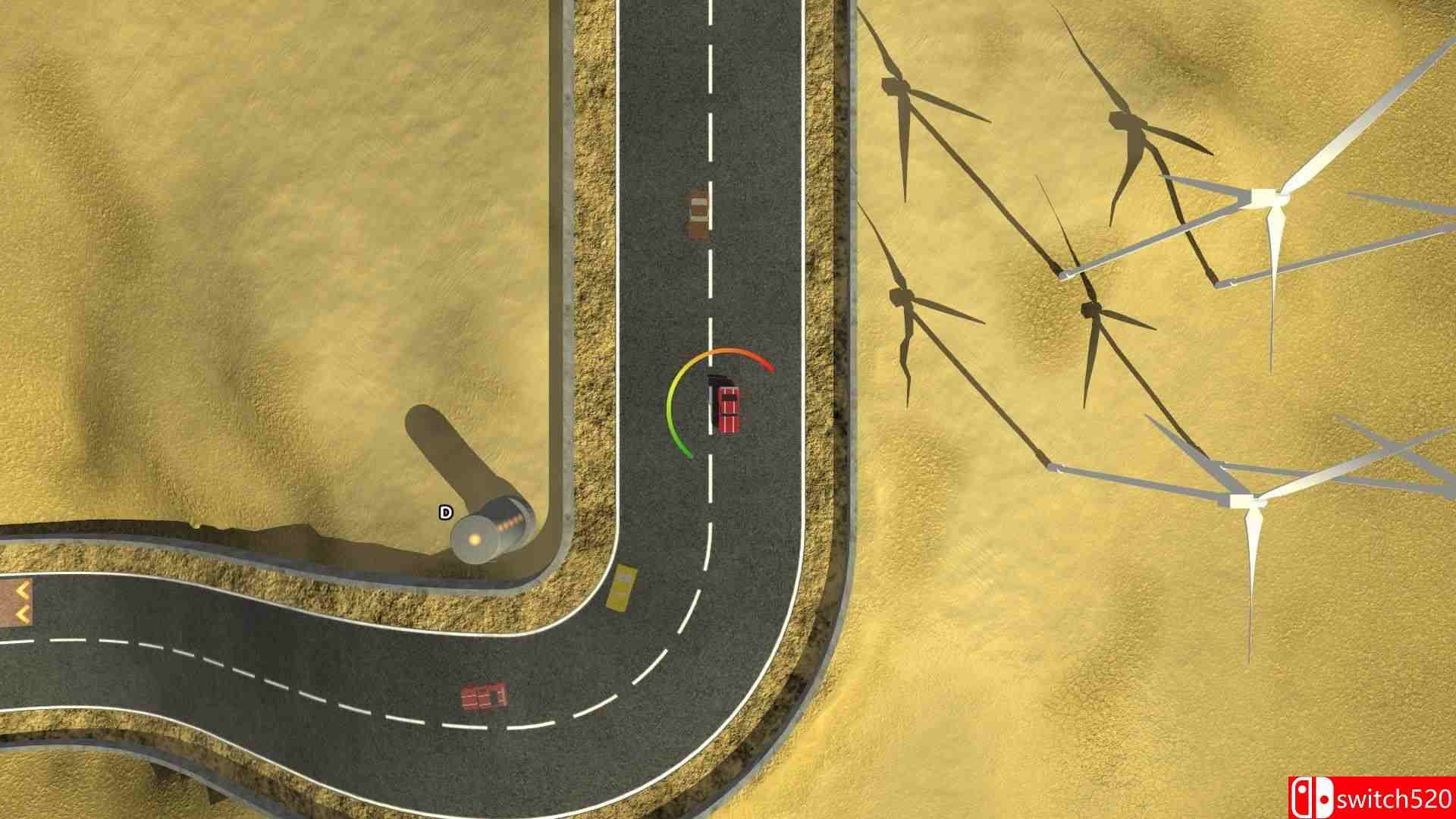This screenshot has height=819, width=1456.
Task: Click the green end of the speed gauge
Action: point(685,451)
